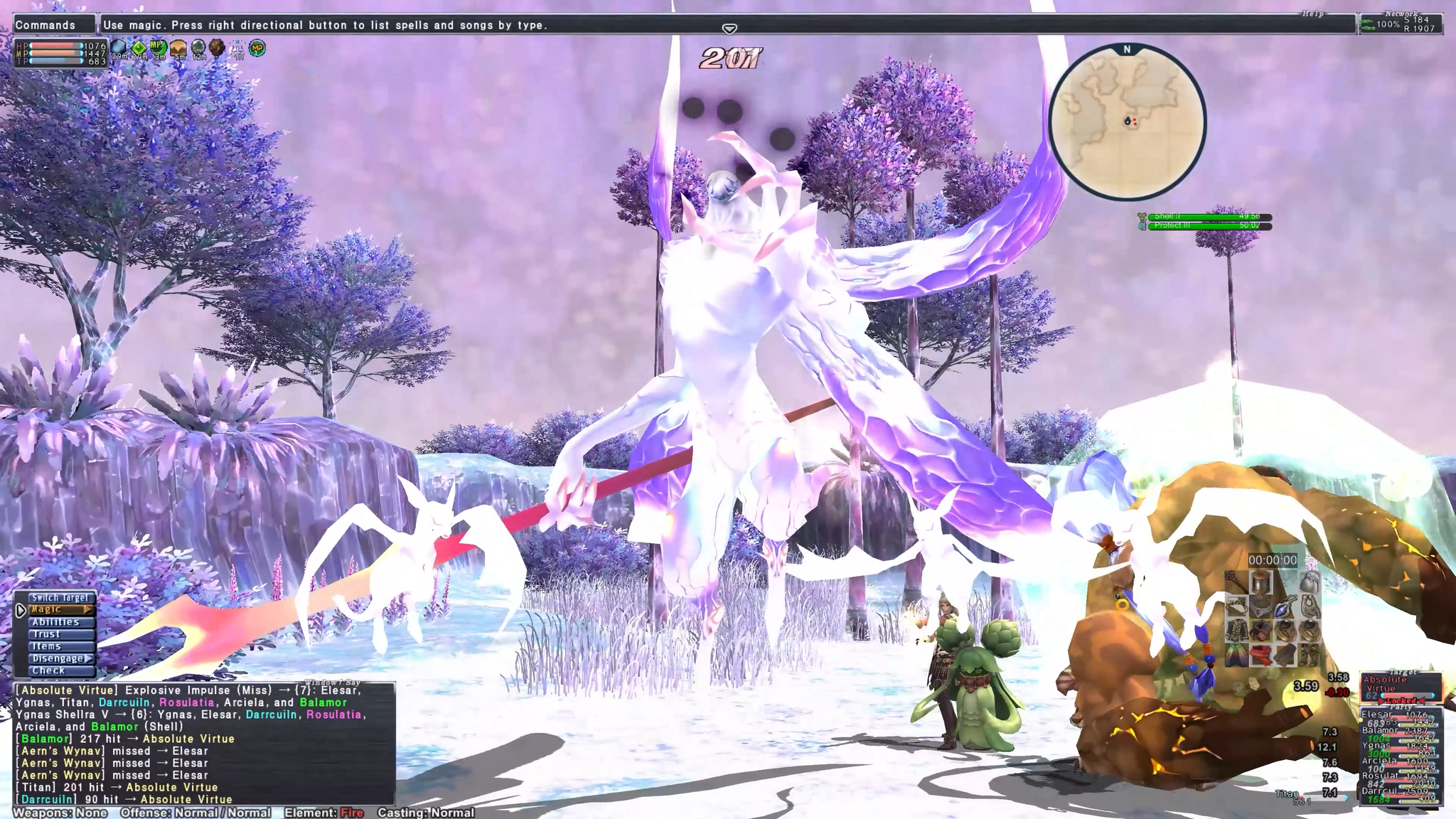Click the green diamond status icon
Viewport: 1456px width, 819px height.
[x=139, y=48]
